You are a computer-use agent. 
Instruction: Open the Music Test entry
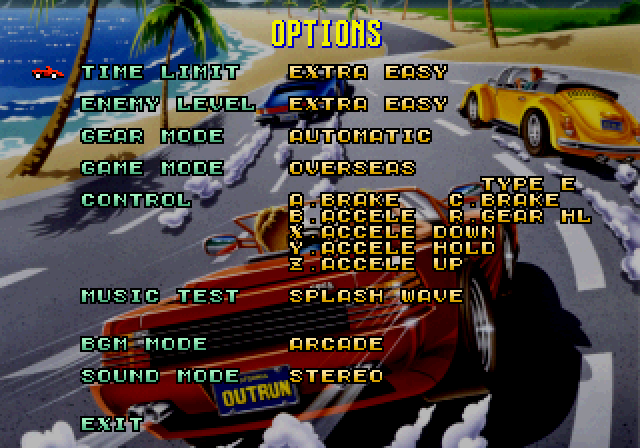tap(160, 296)
